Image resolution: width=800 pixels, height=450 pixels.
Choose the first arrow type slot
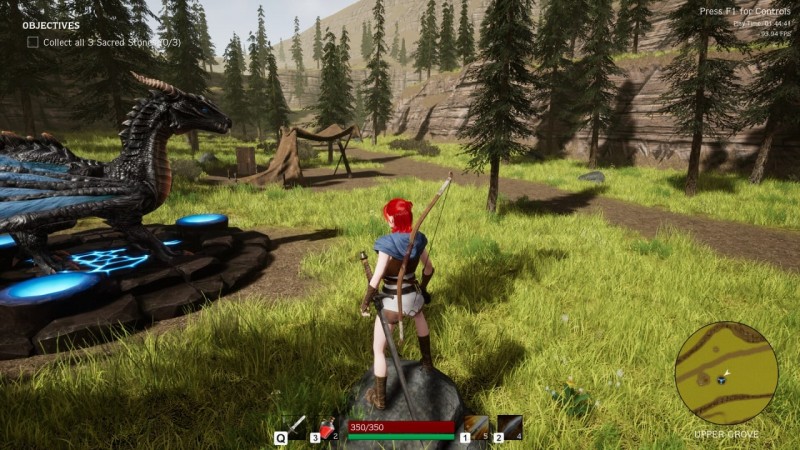(477, 427)
